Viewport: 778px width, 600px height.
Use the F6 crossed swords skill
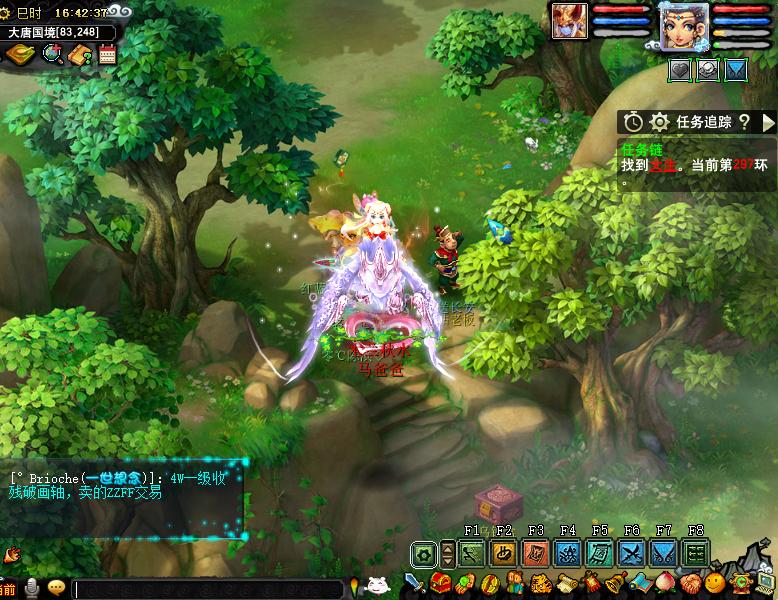(x=631, y=553)
